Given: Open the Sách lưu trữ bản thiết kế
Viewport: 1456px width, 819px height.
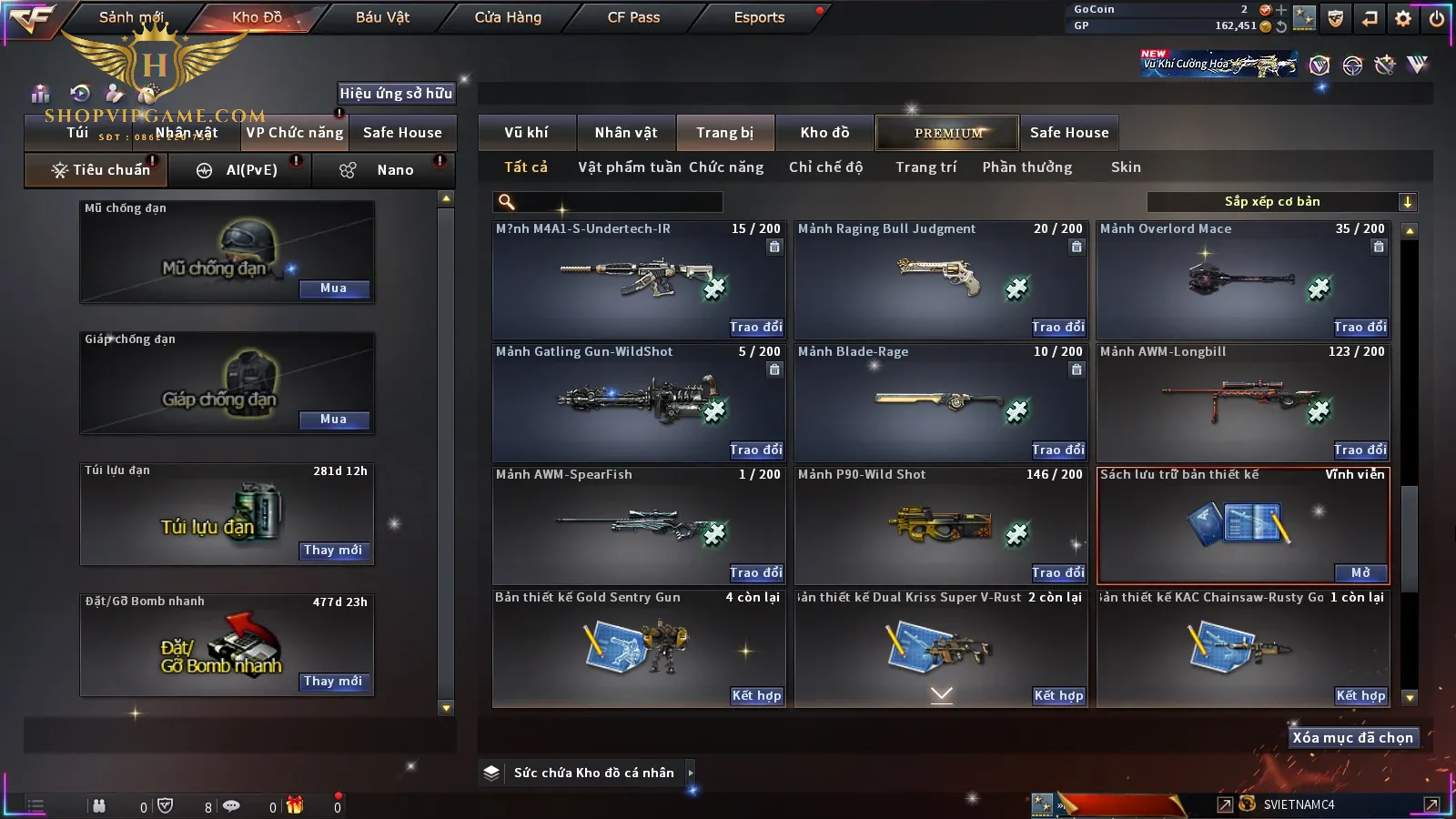Looking at the screenshot, I should (1360, 572).
